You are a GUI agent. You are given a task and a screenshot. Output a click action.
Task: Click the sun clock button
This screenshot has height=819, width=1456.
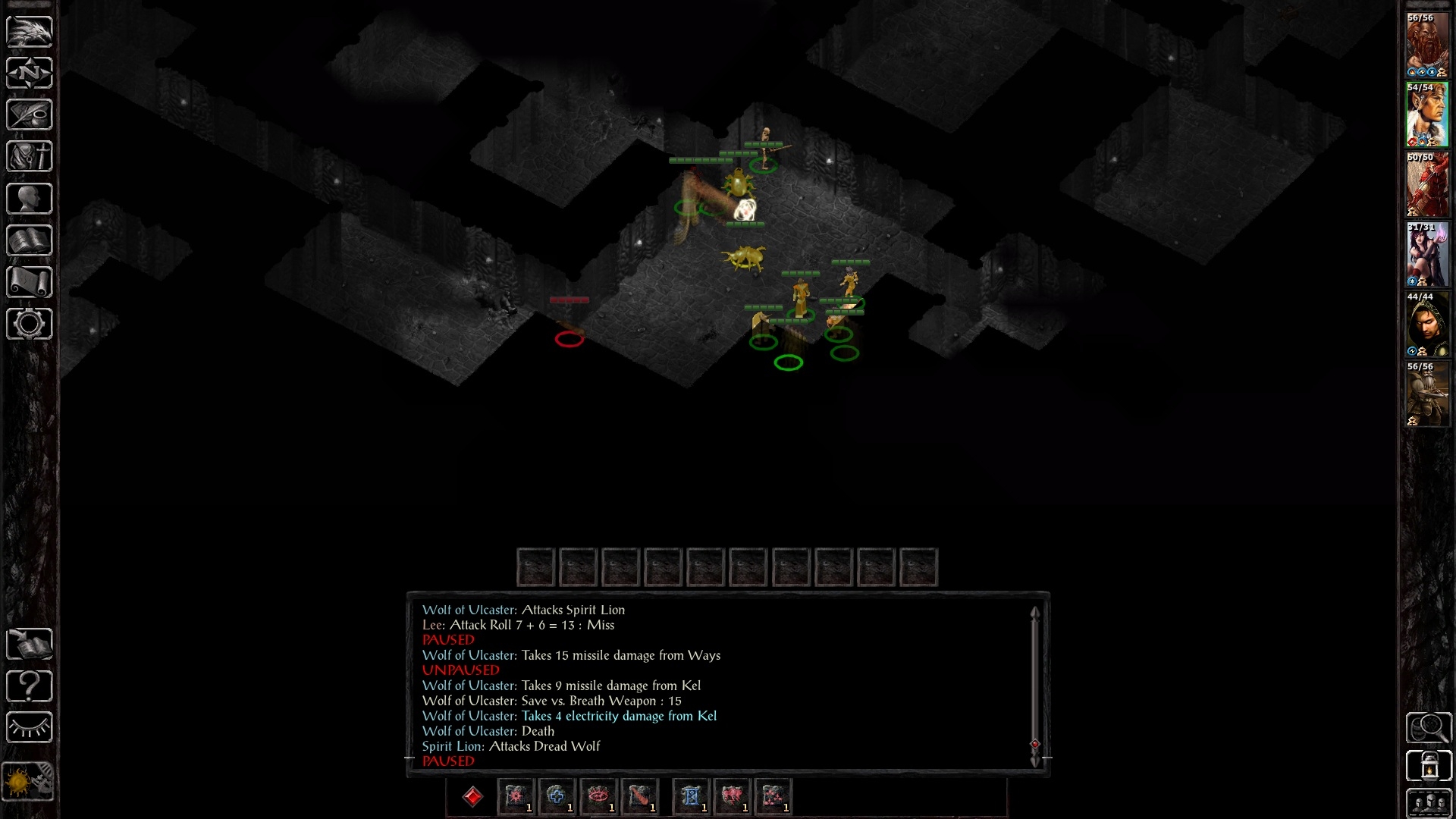(x=30, y=781)
